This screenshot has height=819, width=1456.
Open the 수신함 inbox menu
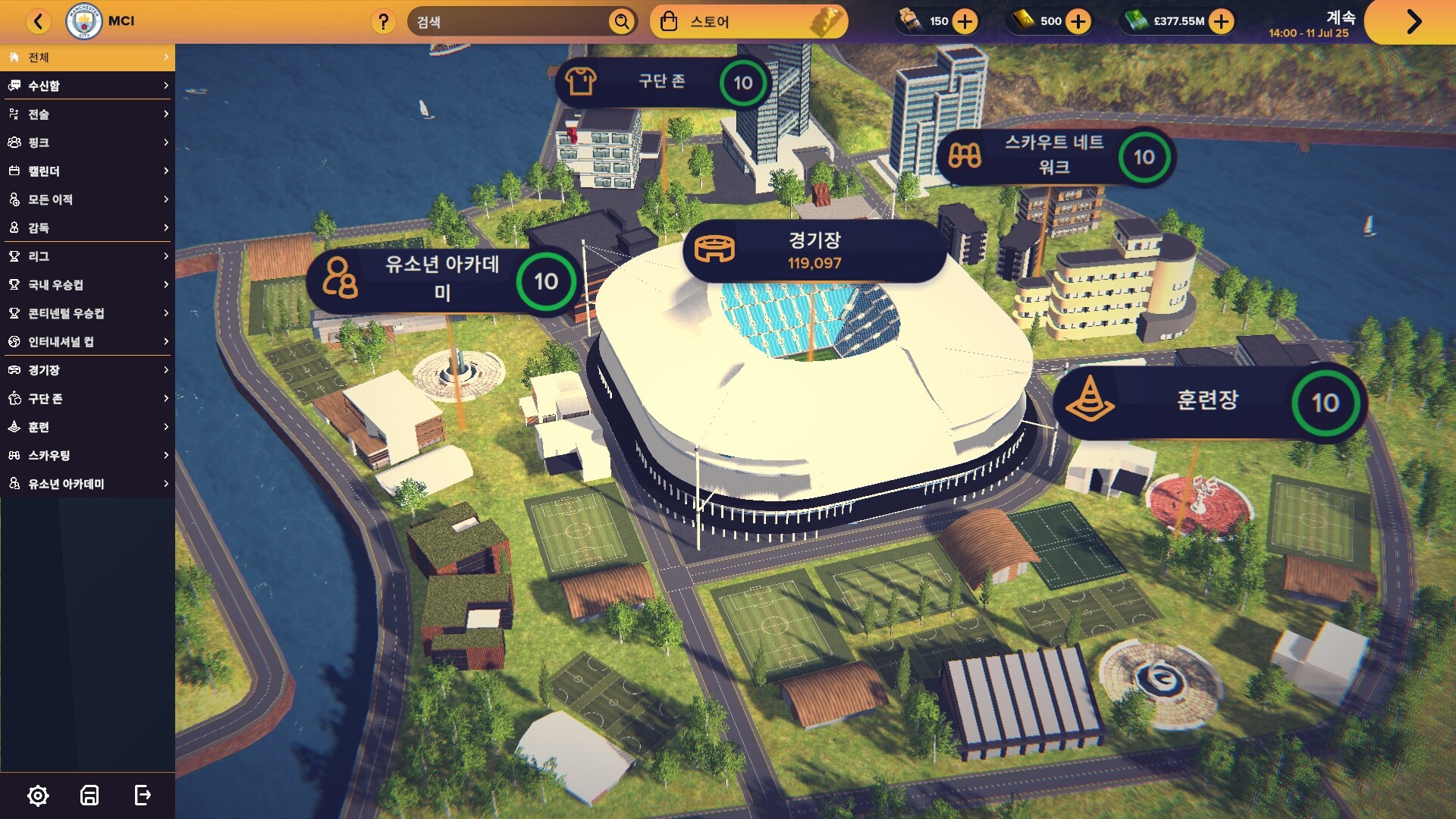tap(87, 86)
